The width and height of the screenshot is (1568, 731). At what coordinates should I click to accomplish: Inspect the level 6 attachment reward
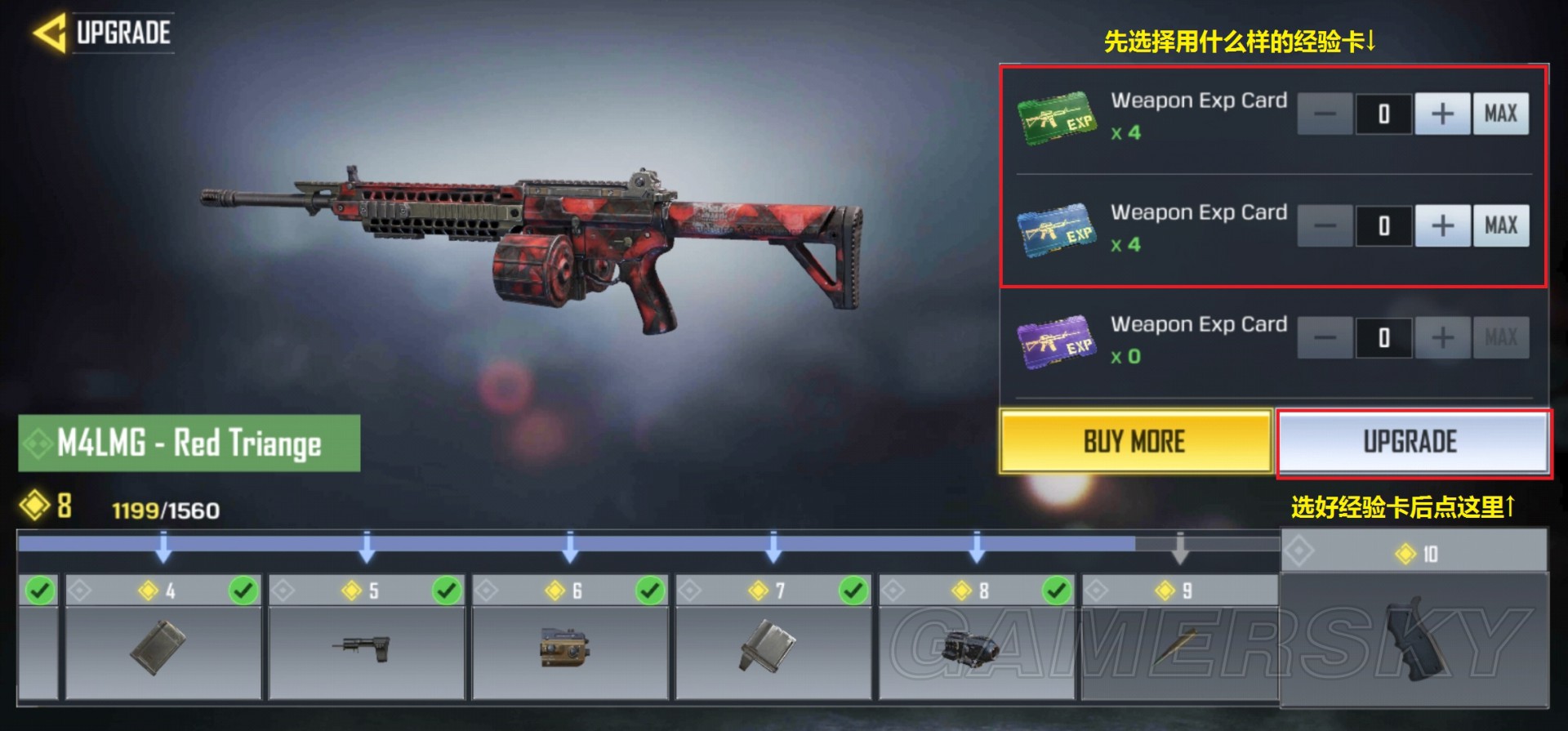[569, 647]
